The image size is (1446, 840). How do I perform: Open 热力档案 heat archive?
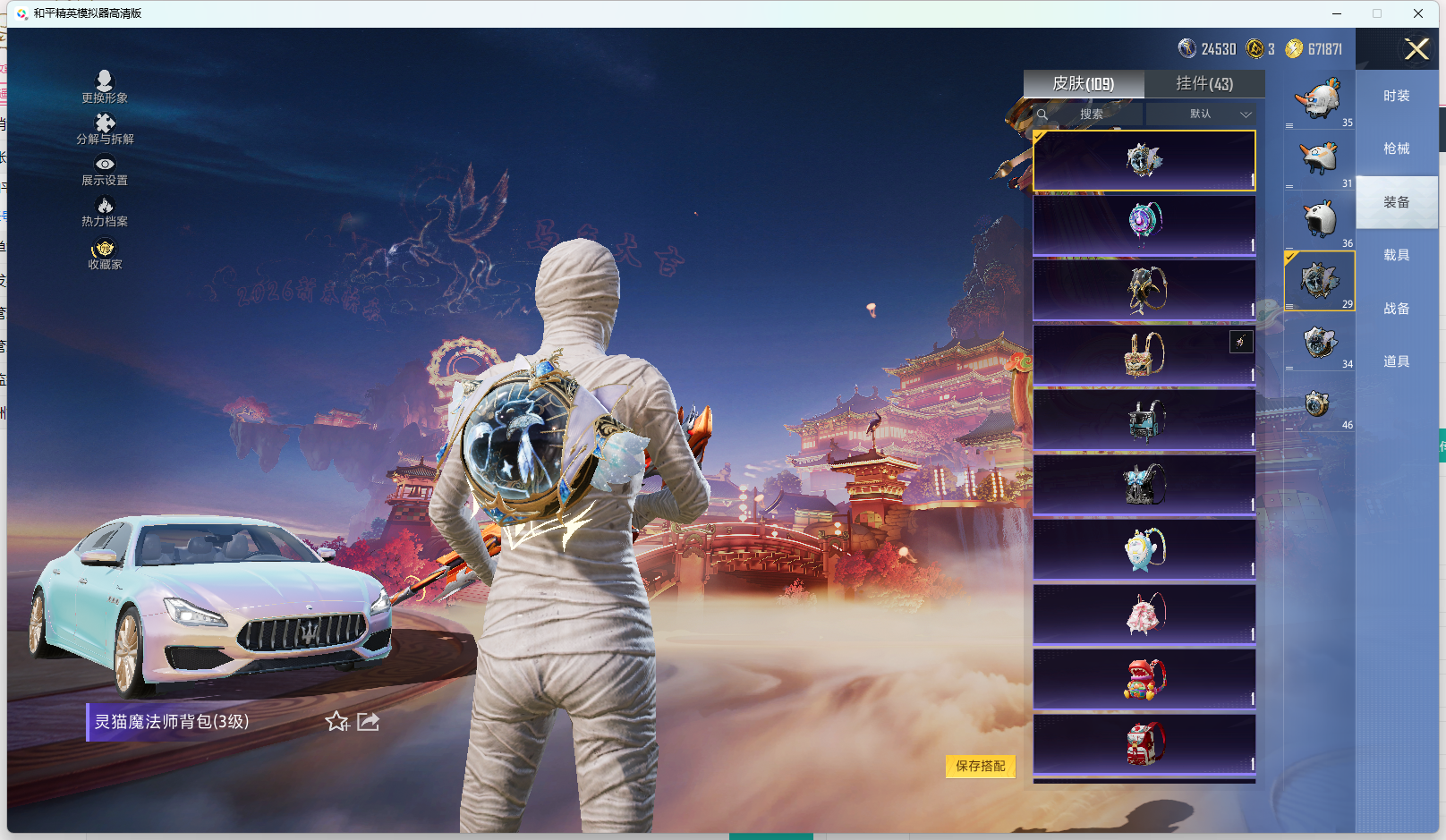(105, 212)
